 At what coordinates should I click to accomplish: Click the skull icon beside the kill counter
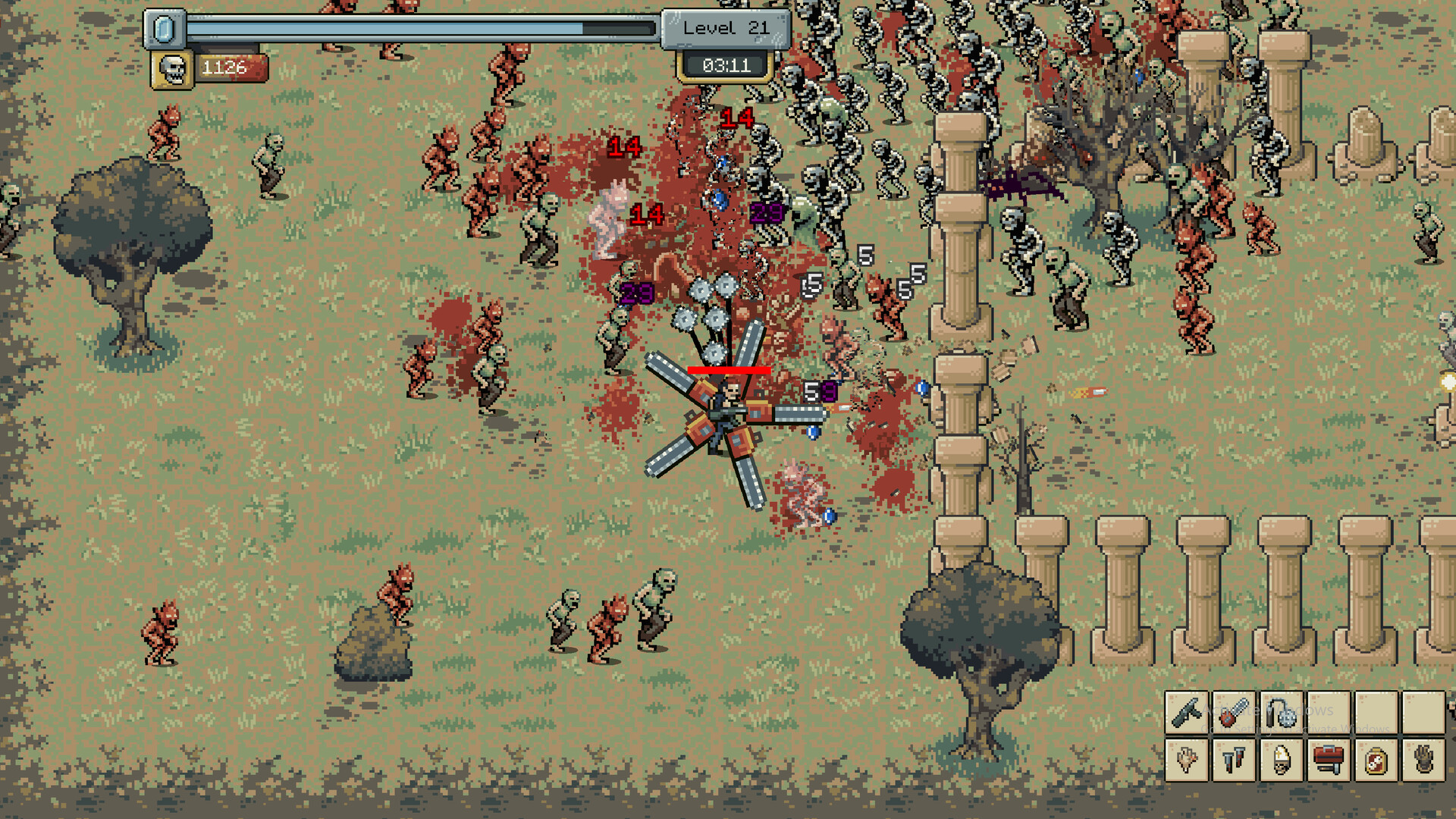173,67
